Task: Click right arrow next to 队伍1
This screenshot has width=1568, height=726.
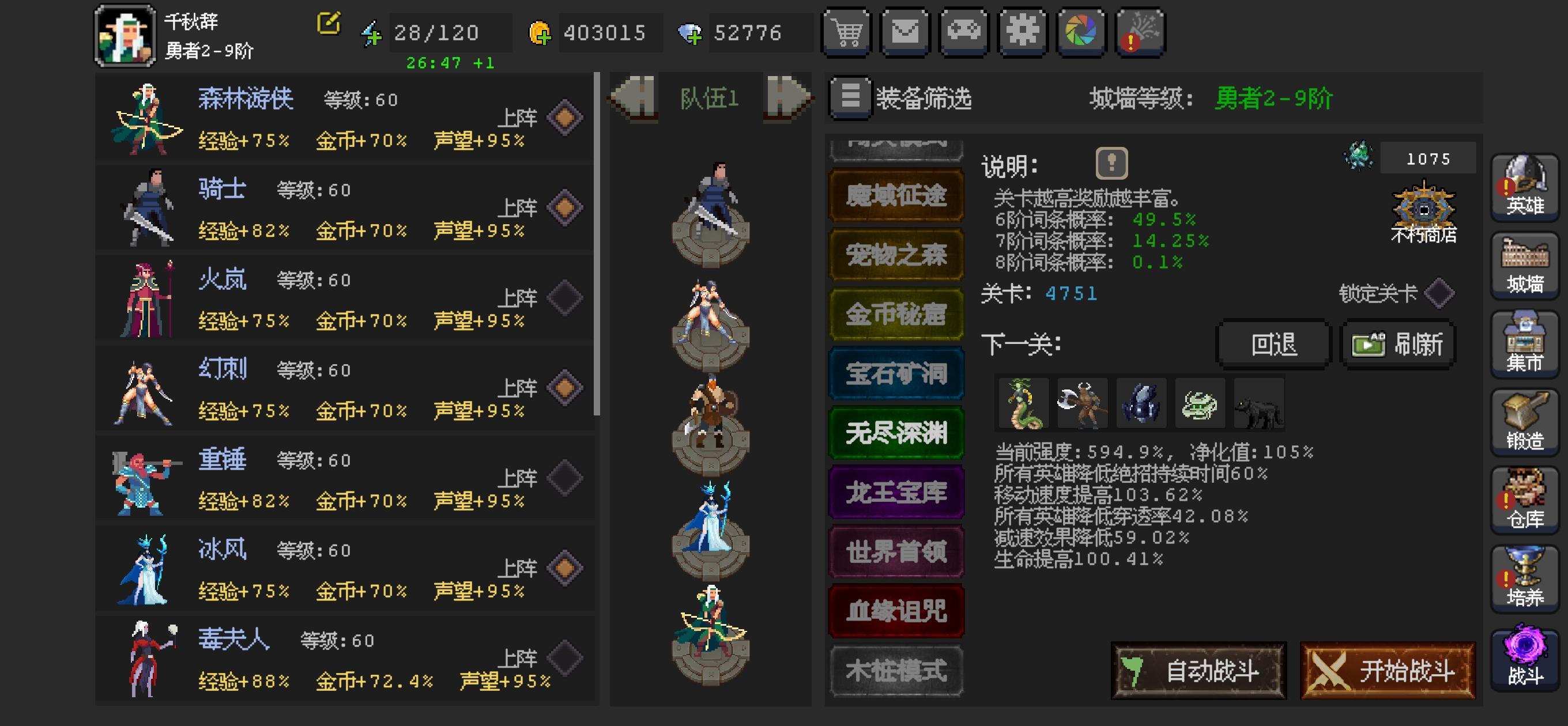Action: tap(788, 97)
